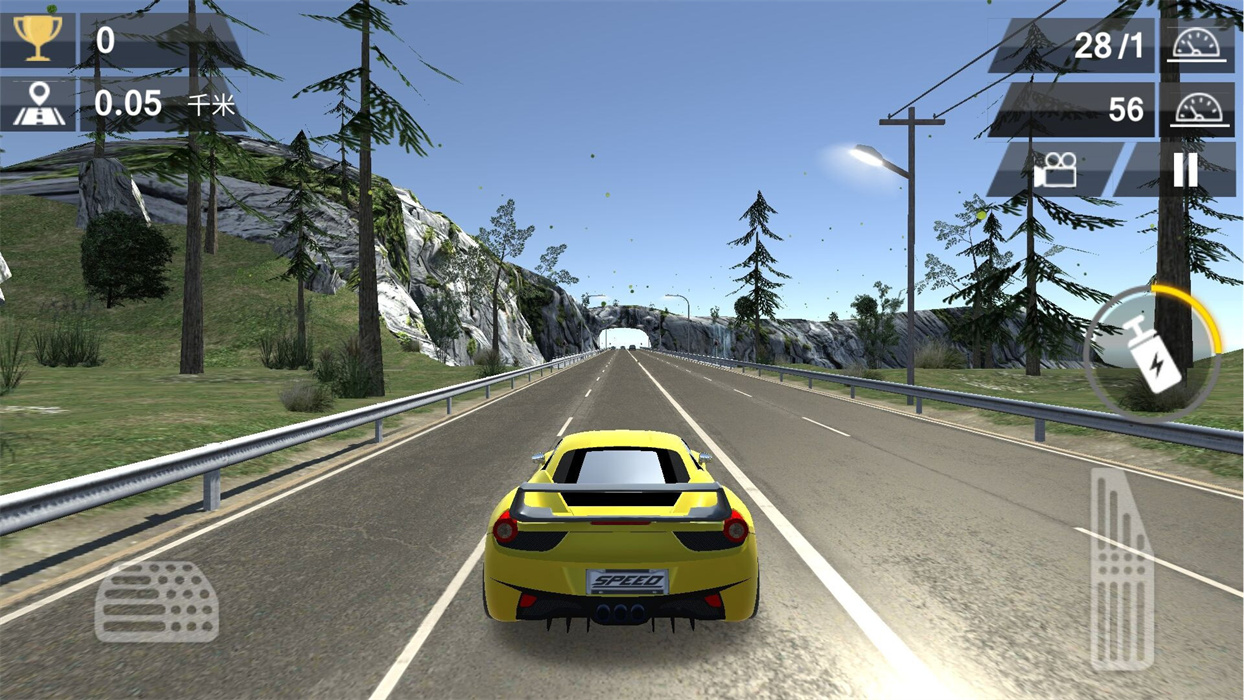Tap the brake pedal
The width and height of the screenshot is (1244, 700).
pos(157,602)
